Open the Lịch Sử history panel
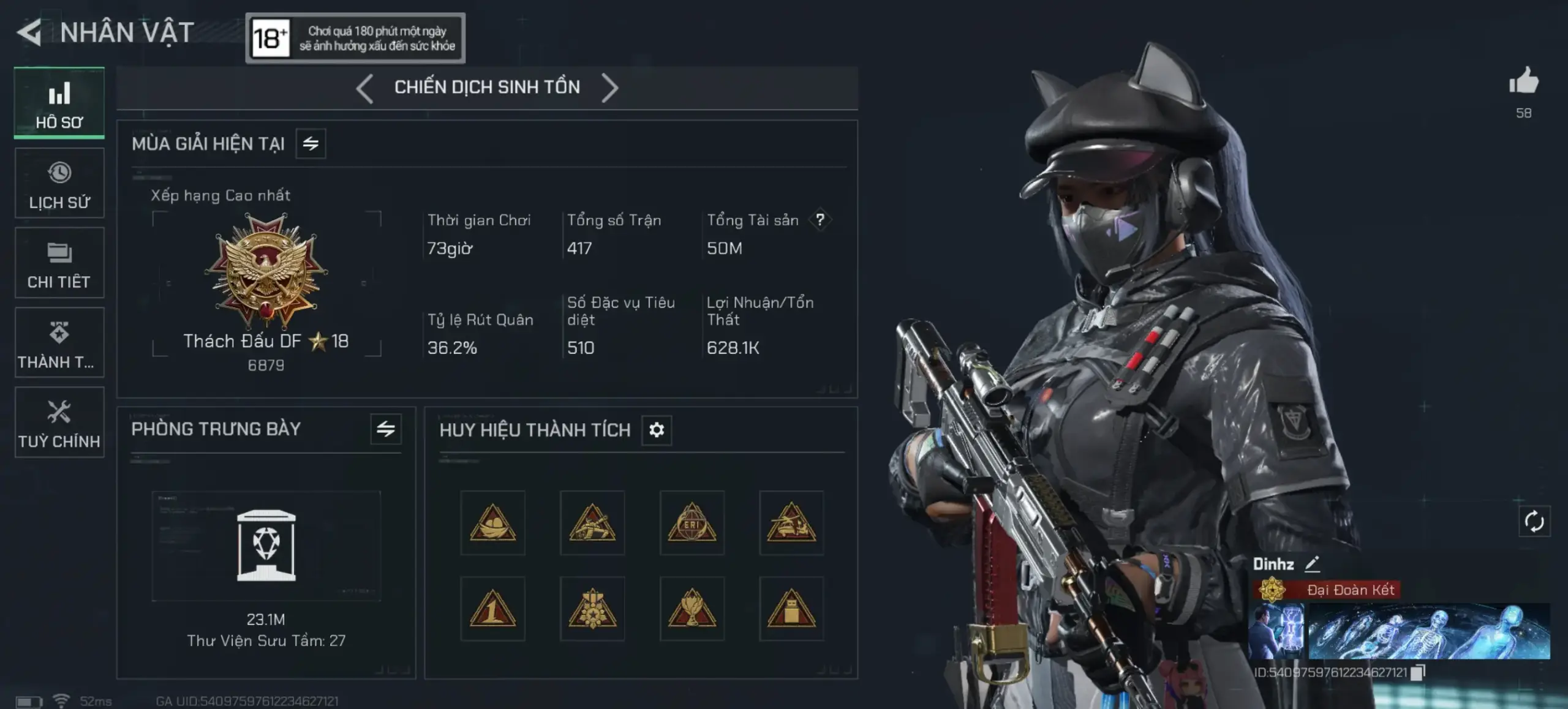This screenshot has width=1568, height=709. coord(59,182)
